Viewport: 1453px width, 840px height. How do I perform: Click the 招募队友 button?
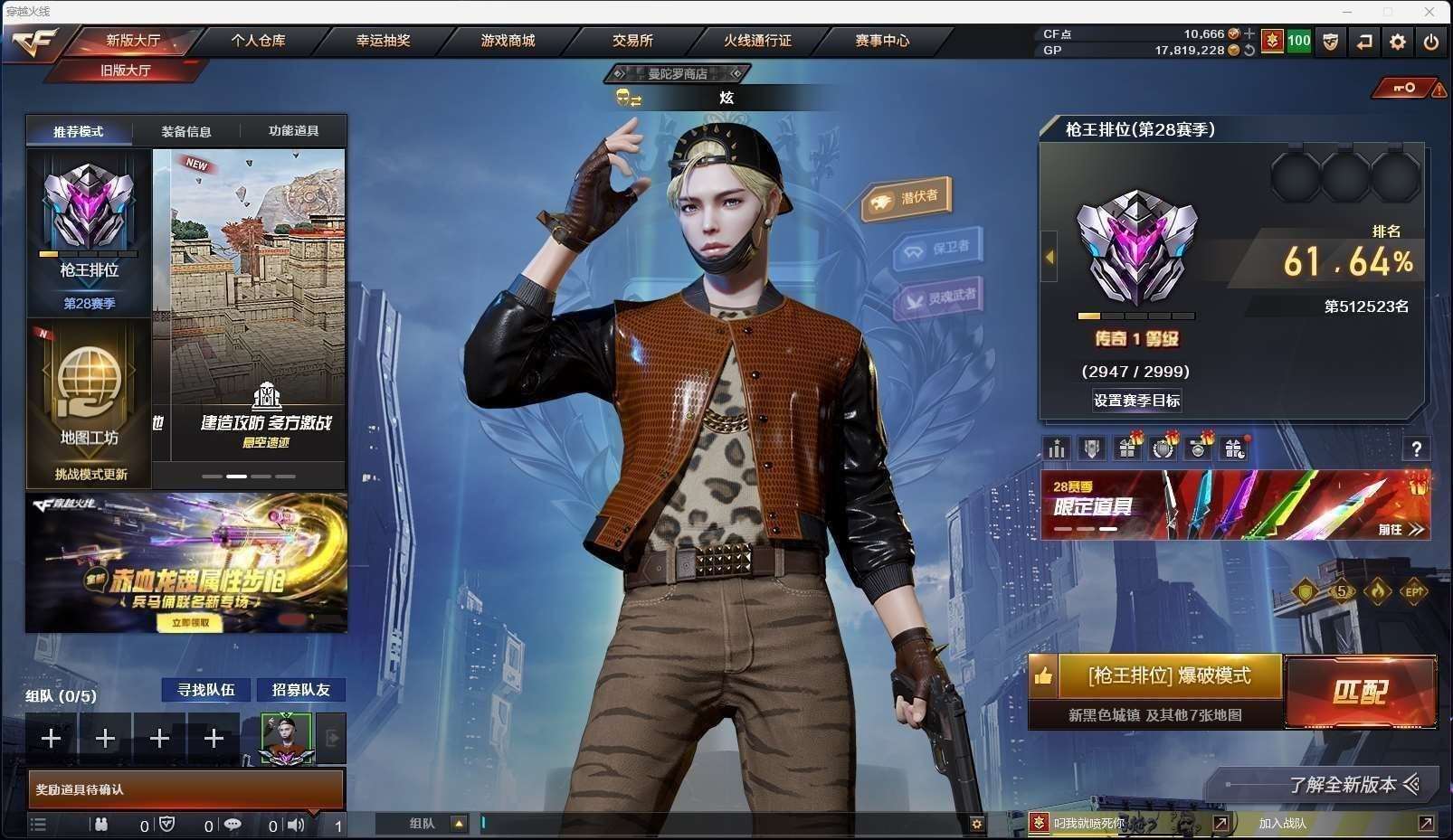tap(301, 690)
